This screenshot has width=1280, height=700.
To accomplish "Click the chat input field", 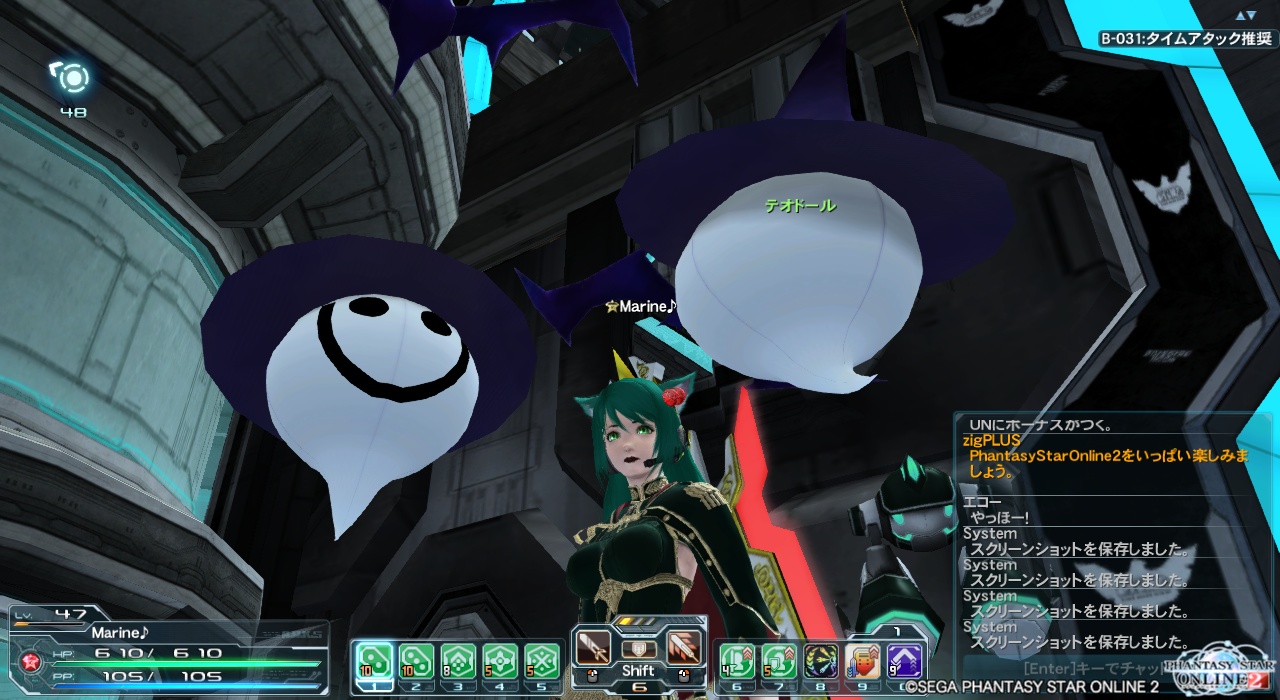I will pyautogui.click(x=1090, y=667).
